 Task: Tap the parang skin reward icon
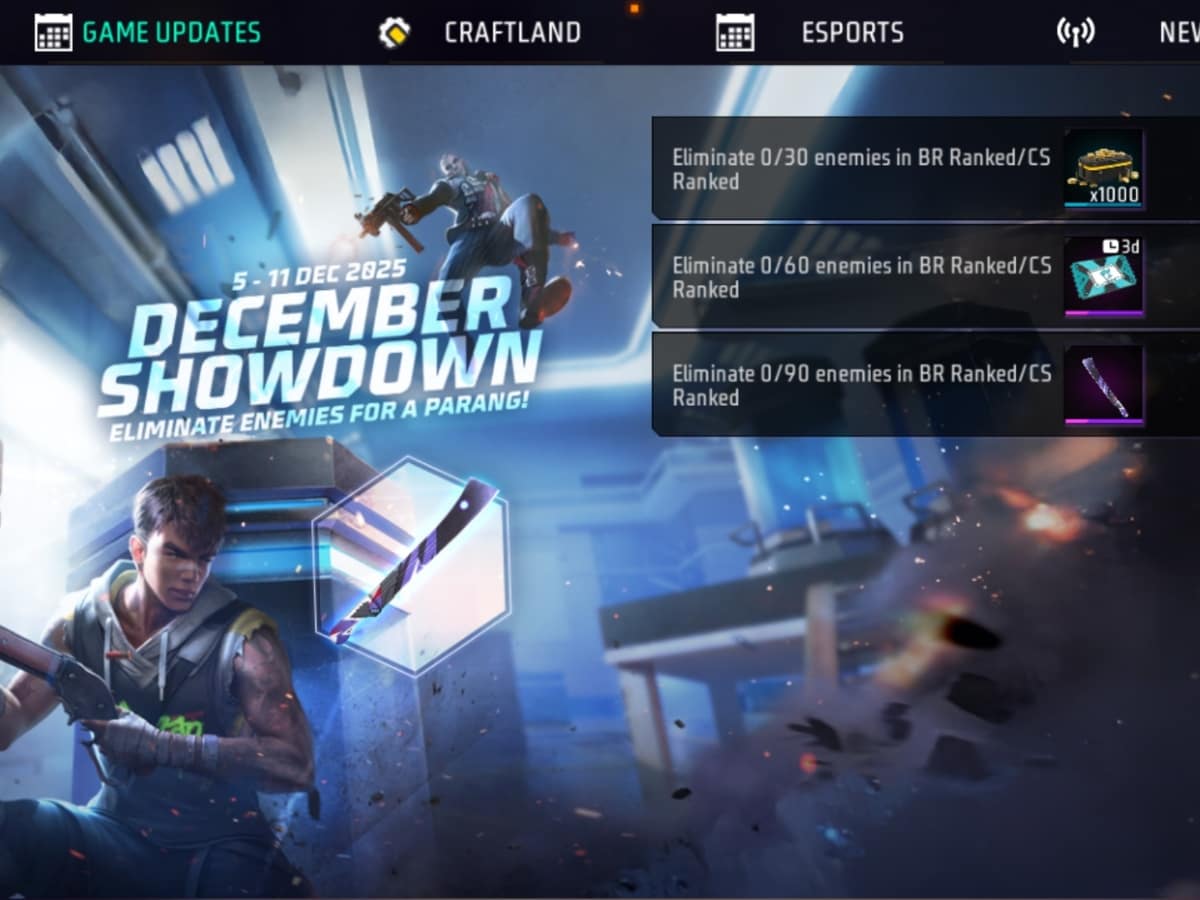coord(1104,385)
